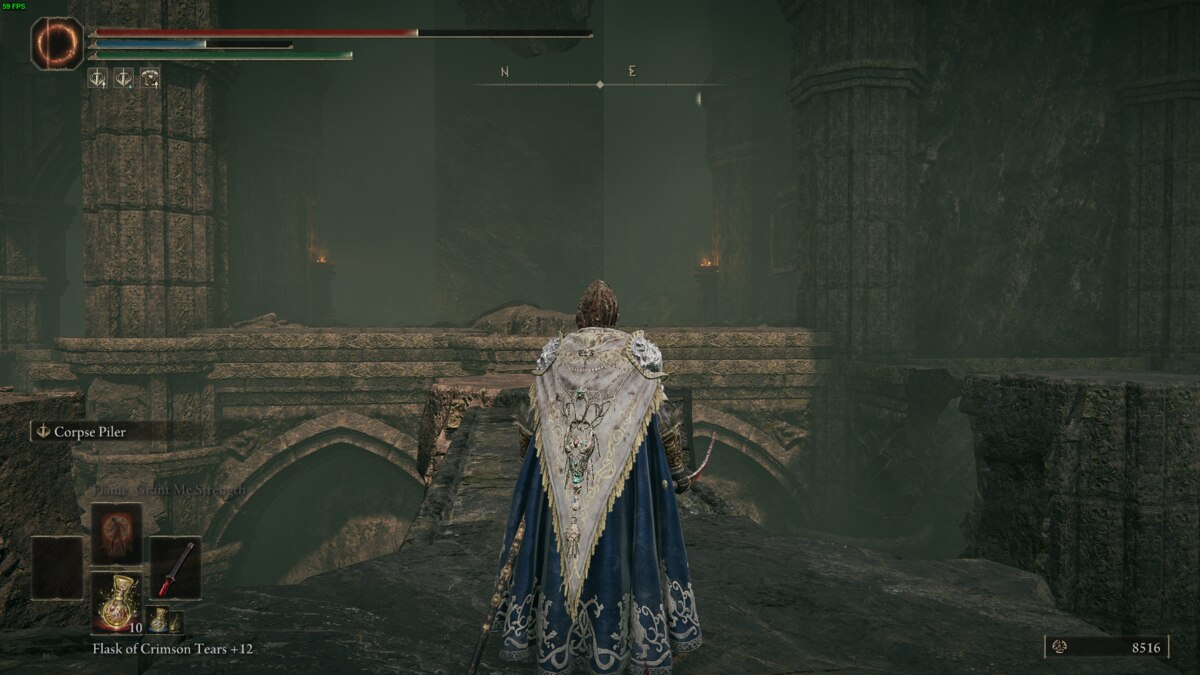Click the Elden Ring great rune emblem
Screen dimensions: 1200x675
[x=56, y=44]
